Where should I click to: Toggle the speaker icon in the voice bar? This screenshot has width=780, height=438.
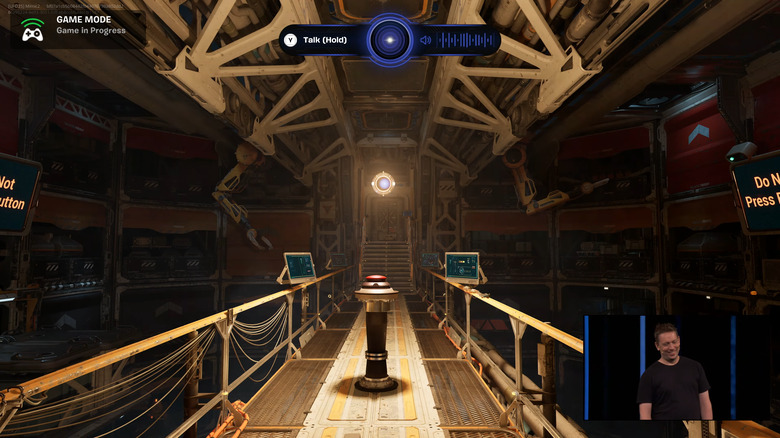[426, 40]
